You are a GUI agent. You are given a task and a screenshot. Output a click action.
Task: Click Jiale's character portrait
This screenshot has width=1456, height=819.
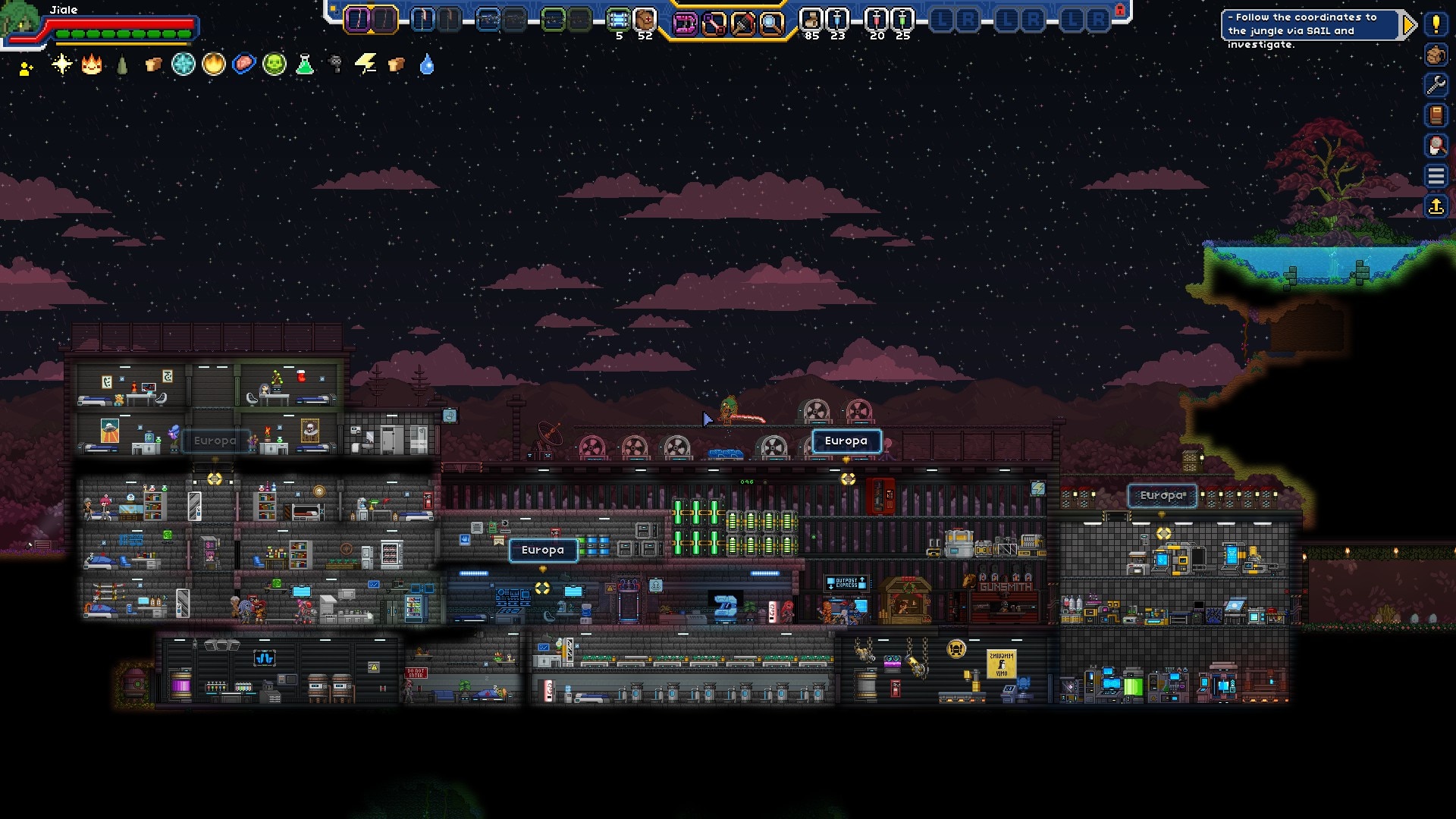click(20, 20)
